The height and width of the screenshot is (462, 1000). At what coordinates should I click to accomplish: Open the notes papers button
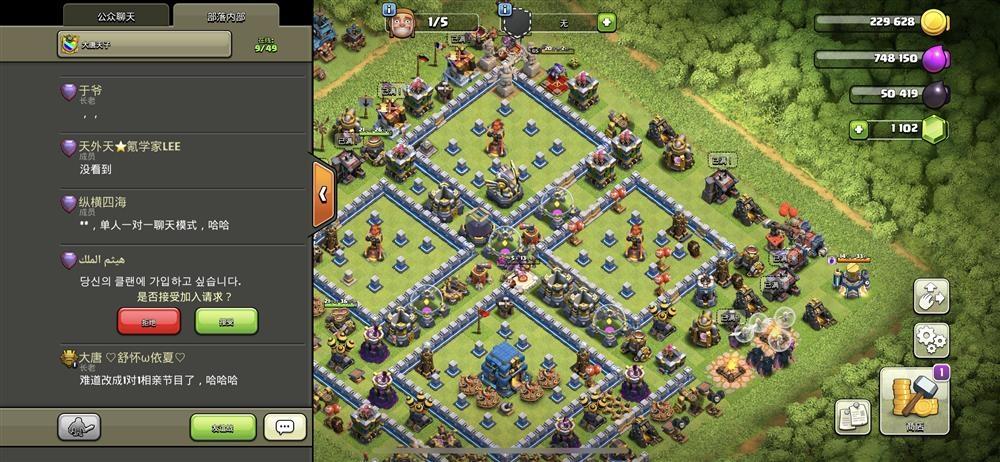(853, 417)
